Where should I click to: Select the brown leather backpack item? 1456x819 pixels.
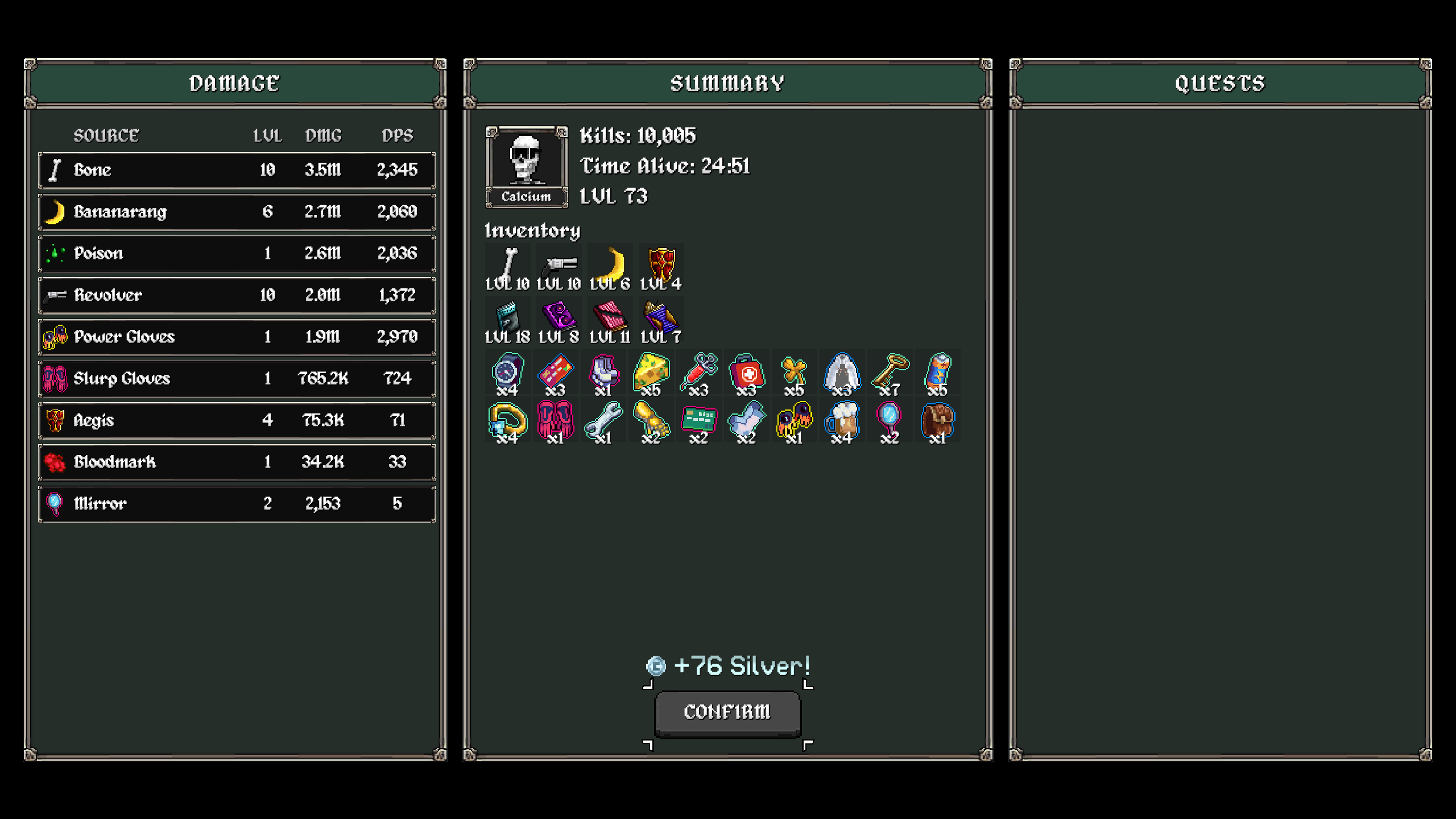click(937, 421)
